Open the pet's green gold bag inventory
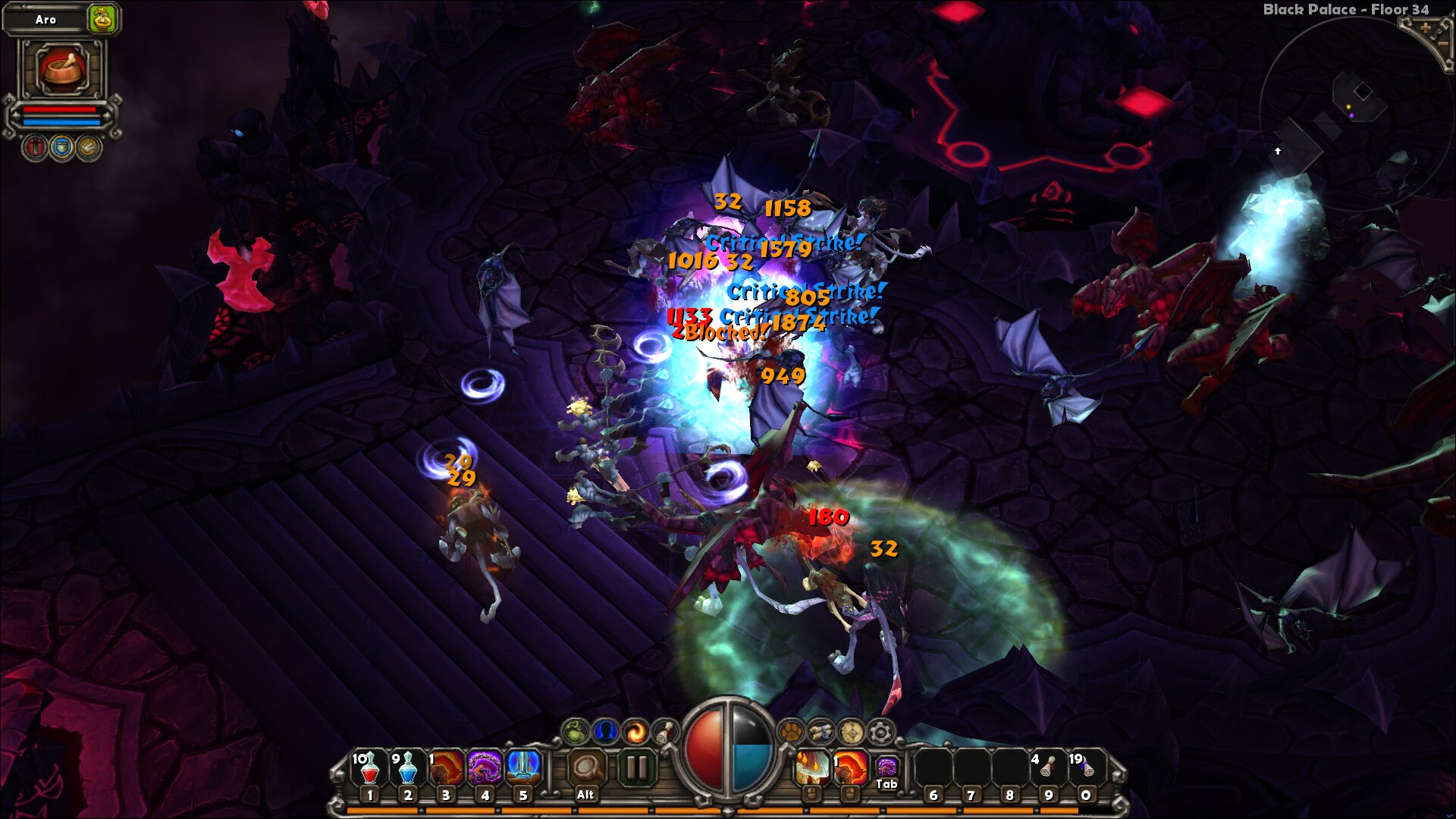The image size is (1456, 819). tap(102, 20)
